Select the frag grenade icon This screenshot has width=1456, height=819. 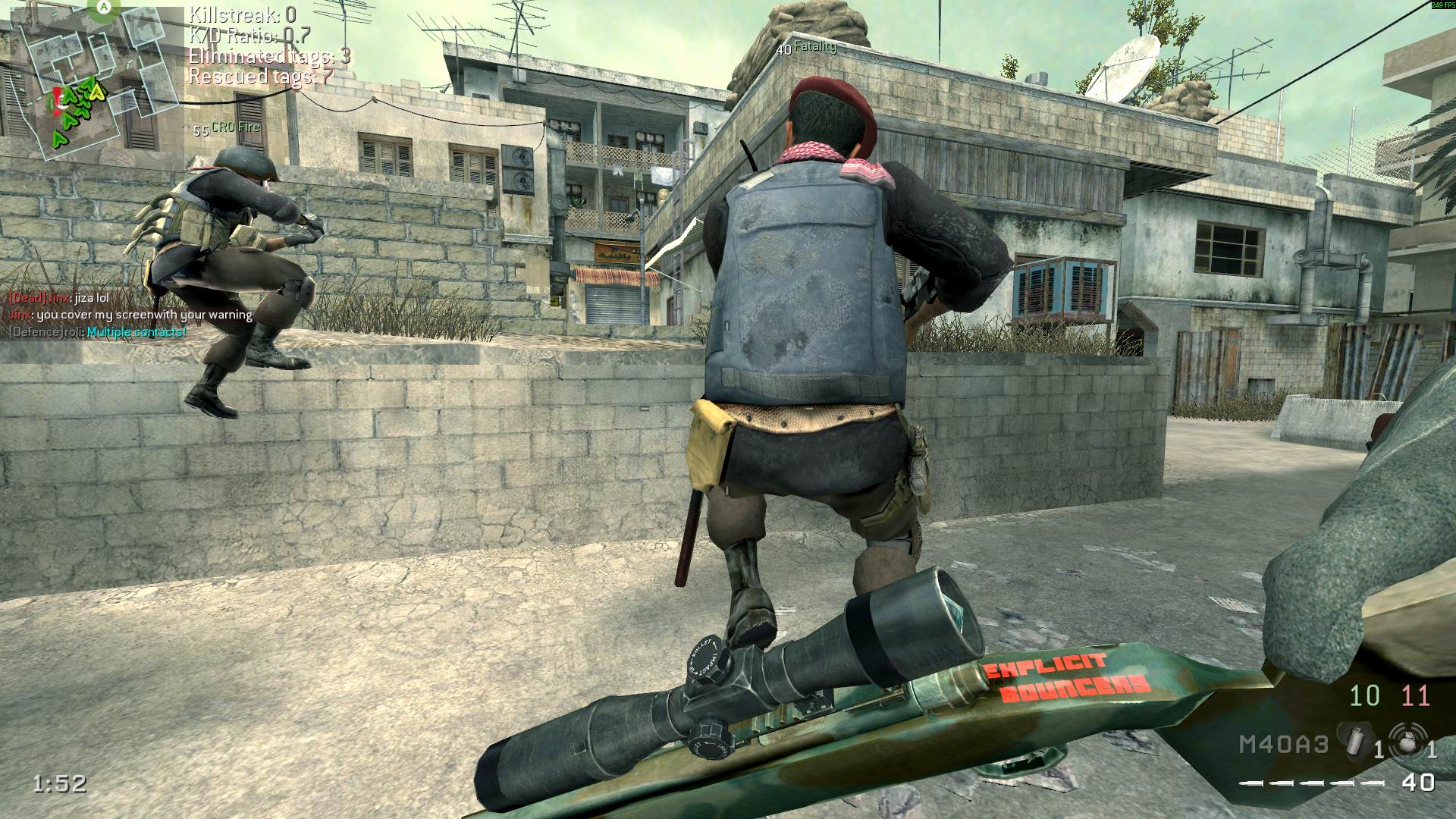(1407, 740)
